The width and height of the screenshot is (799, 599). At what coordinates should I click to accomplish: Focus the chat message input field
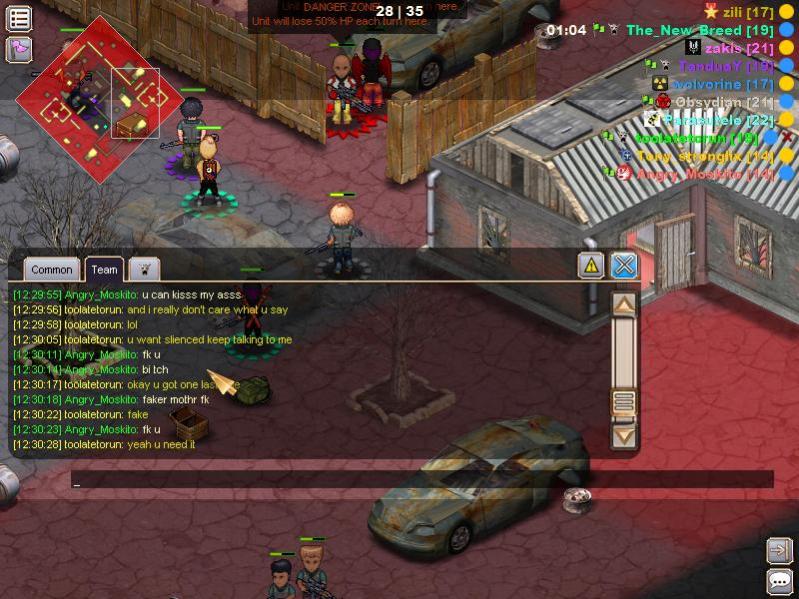point(420,480)
